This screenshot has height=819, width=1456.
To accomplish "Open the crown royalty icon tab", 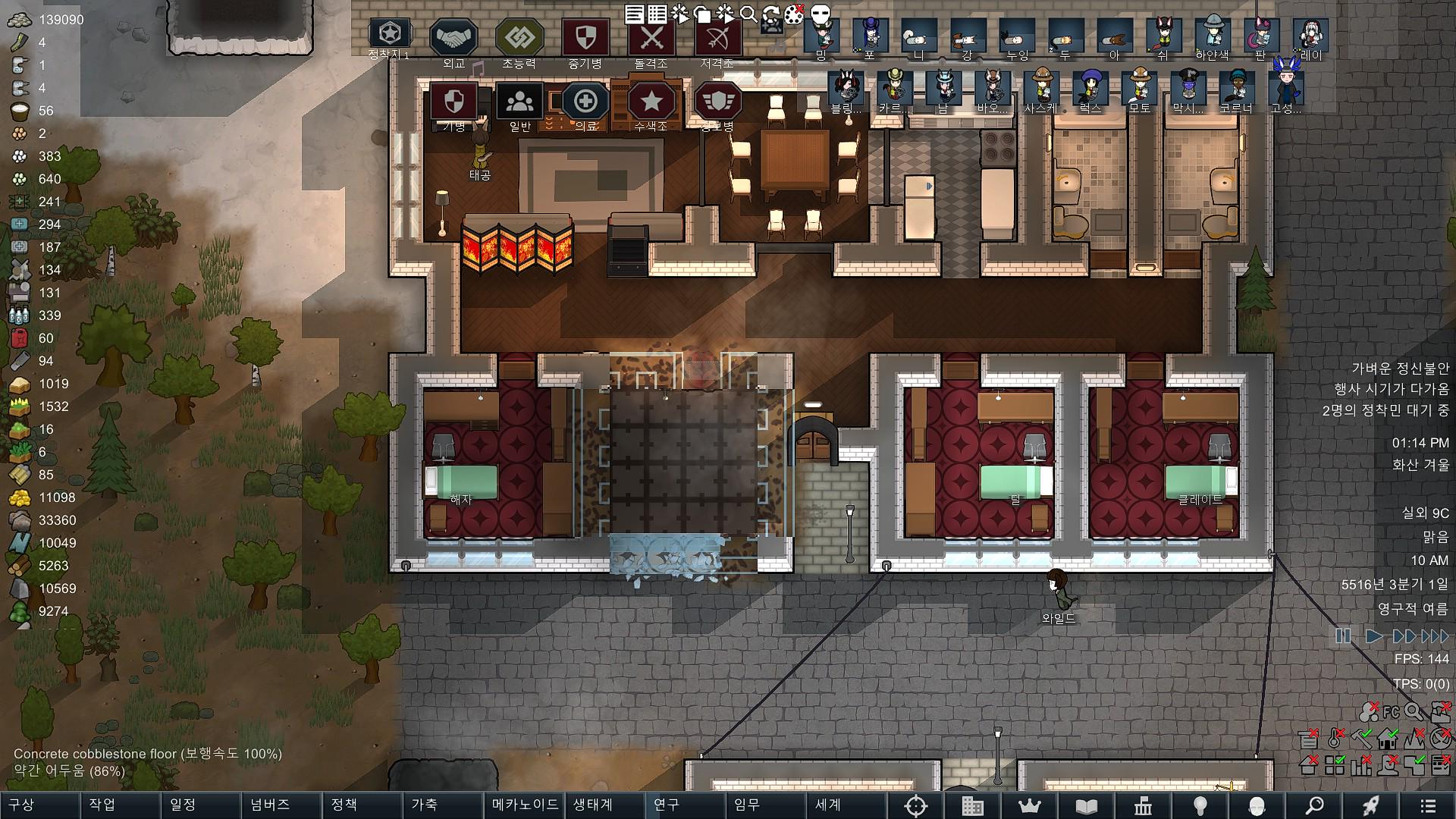I will click(x=1029, y=806).
